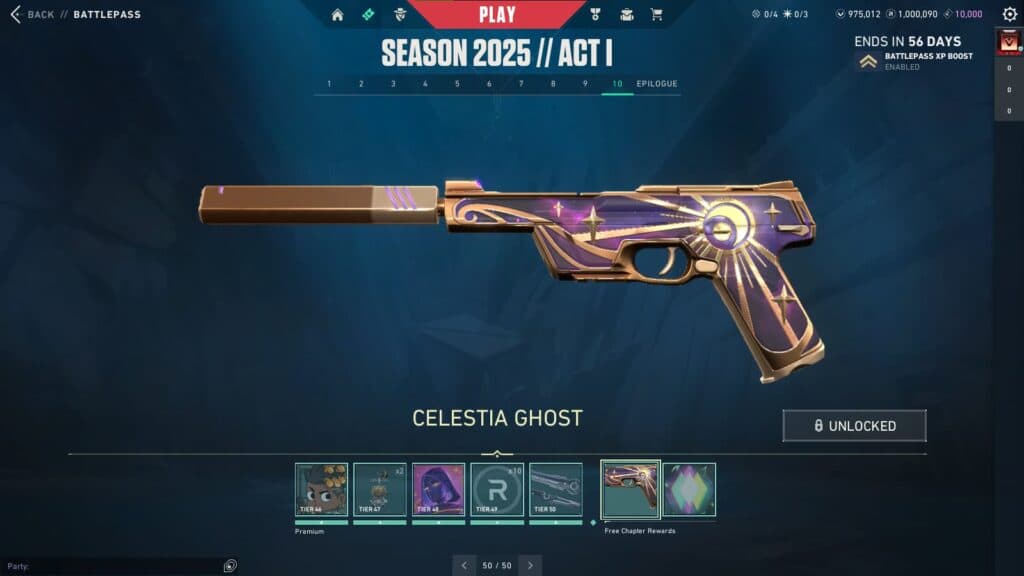Viewport: 1024px width, 576px height.
Task: Open the Store shopping cart
Action: [656, 15]
